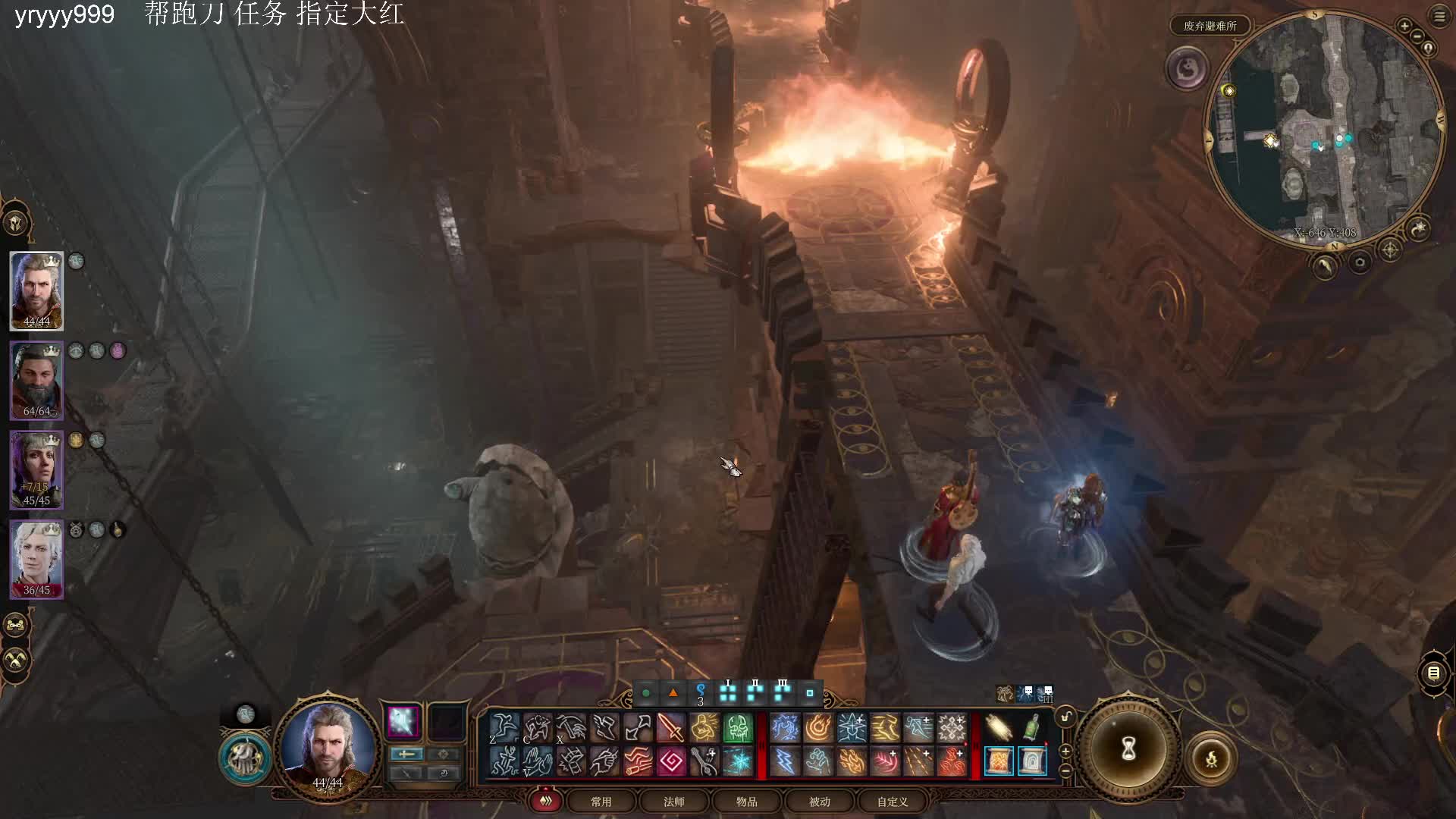Activate the red sword attack icon
1456x819 pixels.
click(x=670, y=728)
